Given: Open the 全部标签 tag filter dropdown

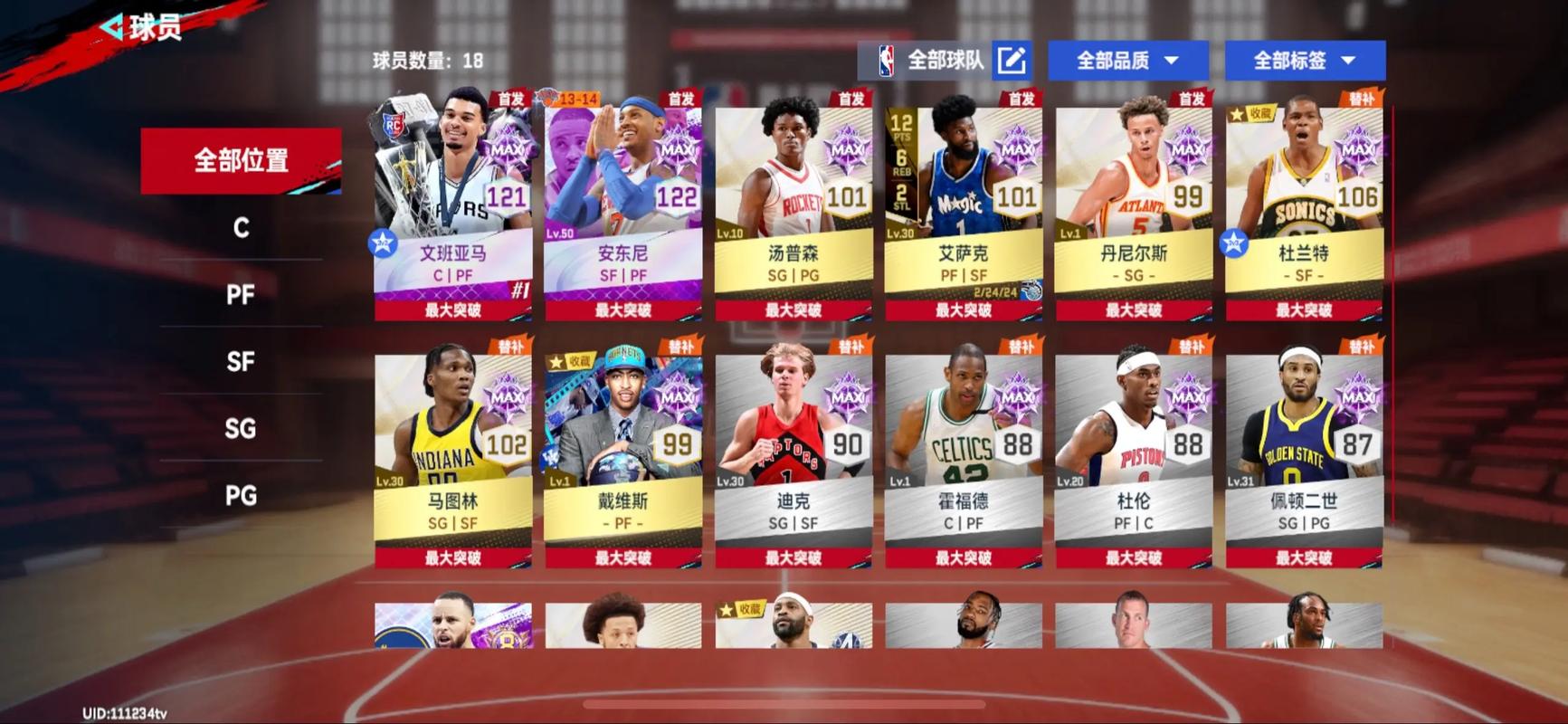Looking at the screenshot, I should [x=1304, y=60].
